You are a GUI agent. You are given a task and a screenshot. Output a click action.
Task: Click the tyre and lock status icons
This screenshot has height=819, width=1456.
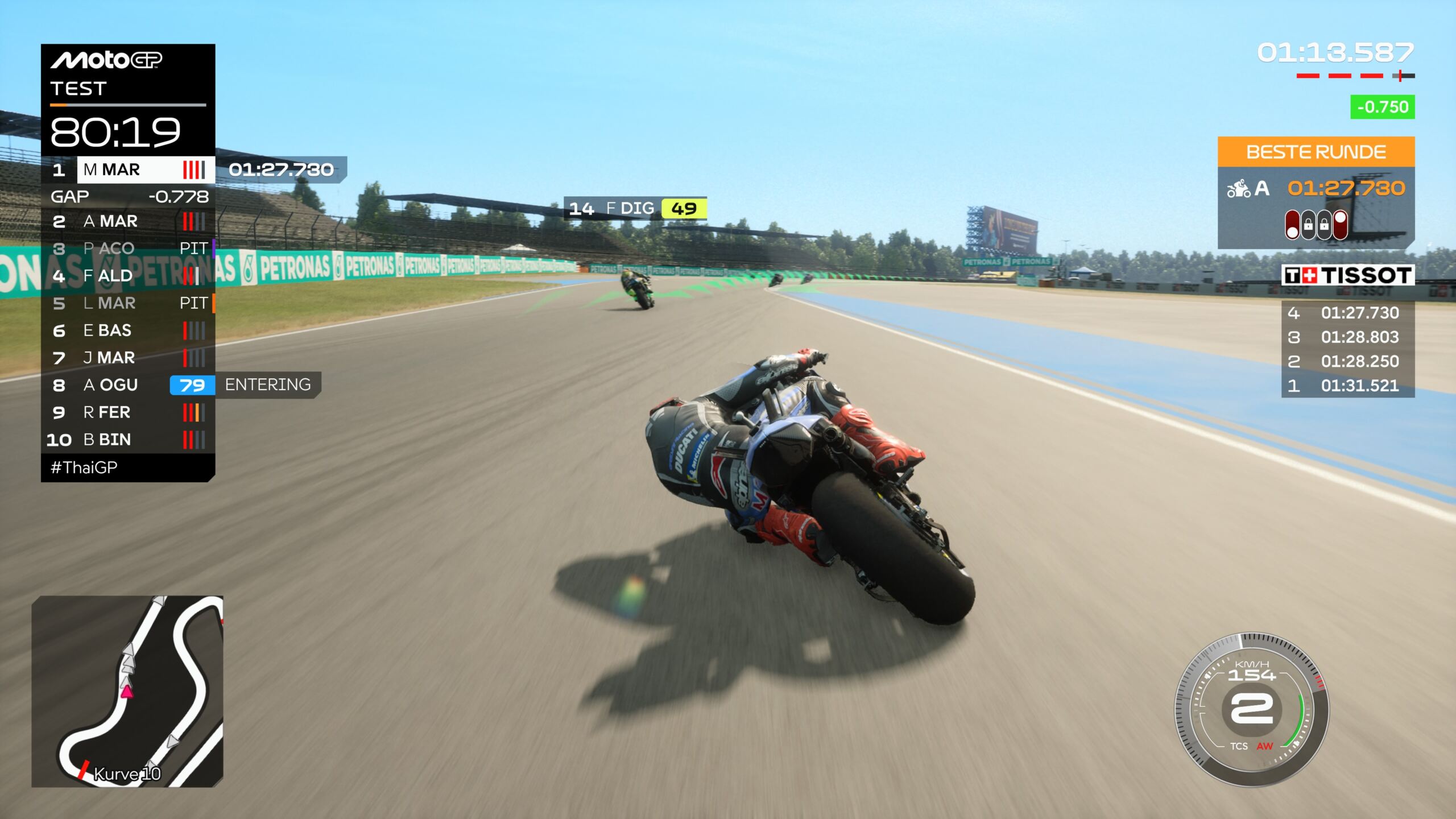click(x=1316, y=225)
